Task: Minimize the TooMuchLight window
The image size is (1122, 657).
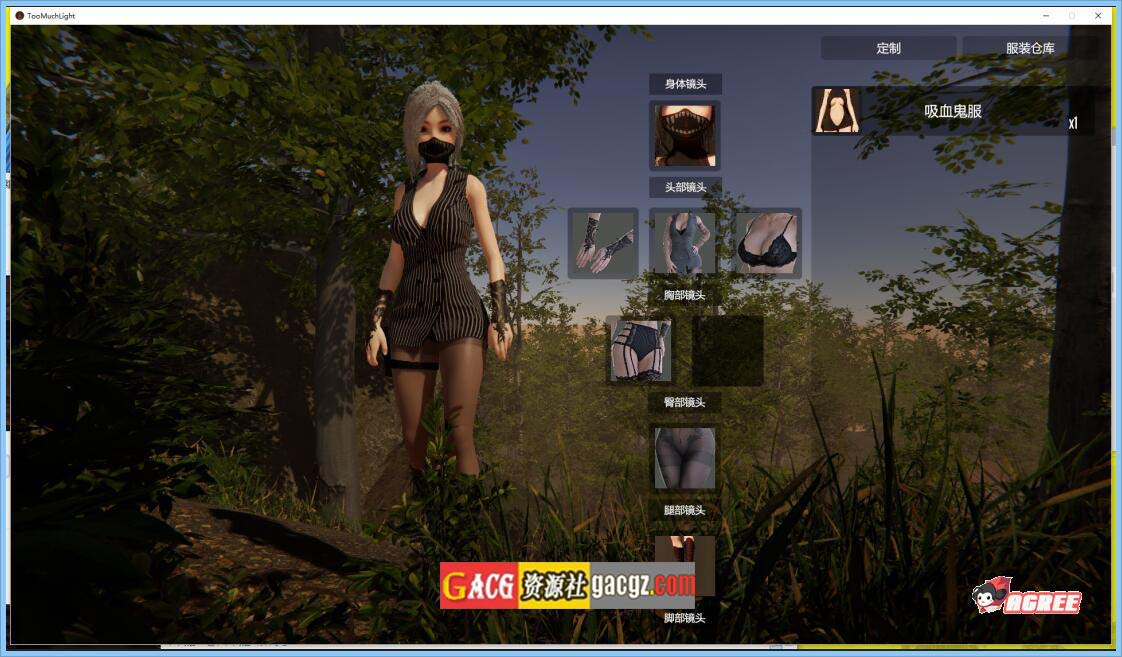Action: click(1046, 16)
